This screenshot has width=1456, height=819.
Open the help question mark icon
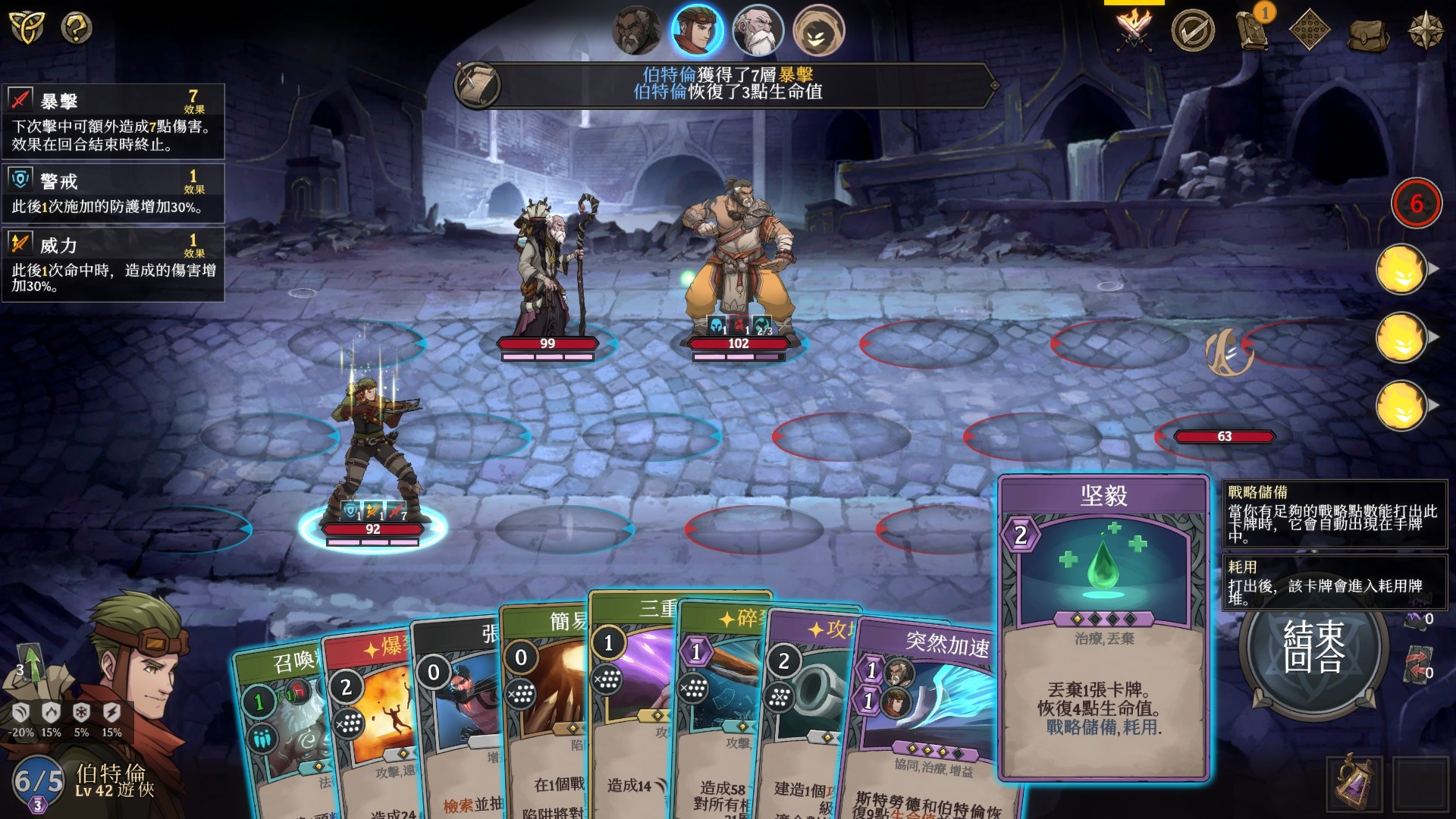(76, 28)
